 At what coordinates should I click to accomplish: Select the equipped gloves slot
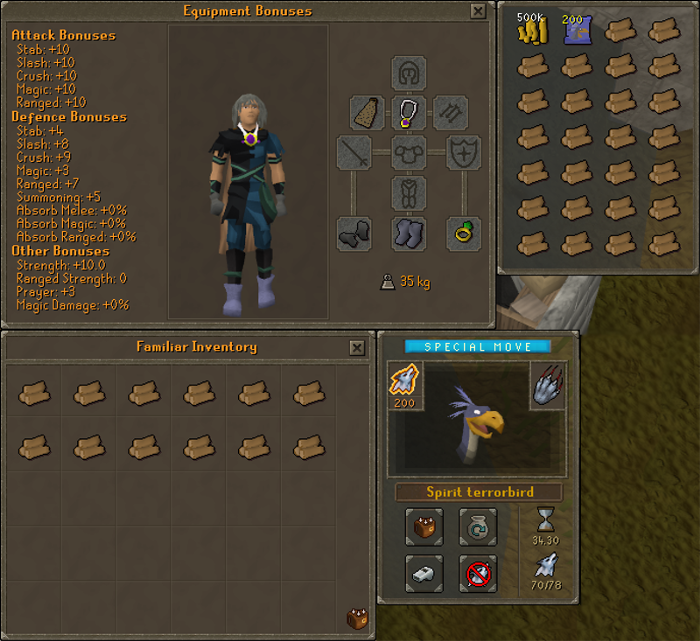[x=354, y=234]
